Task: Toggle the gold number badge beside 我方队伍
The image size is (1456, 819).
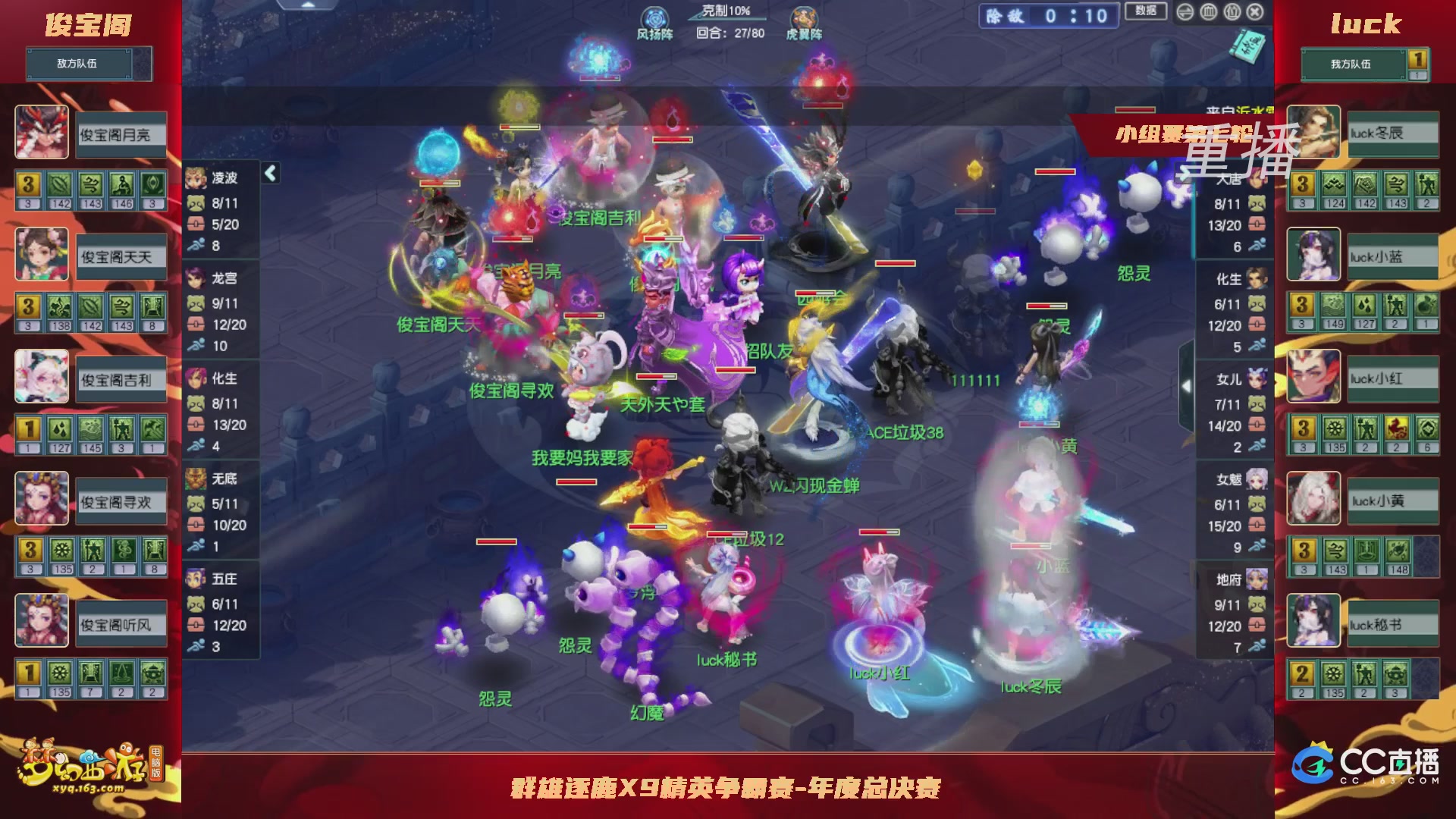Action: click(1419, 59)
